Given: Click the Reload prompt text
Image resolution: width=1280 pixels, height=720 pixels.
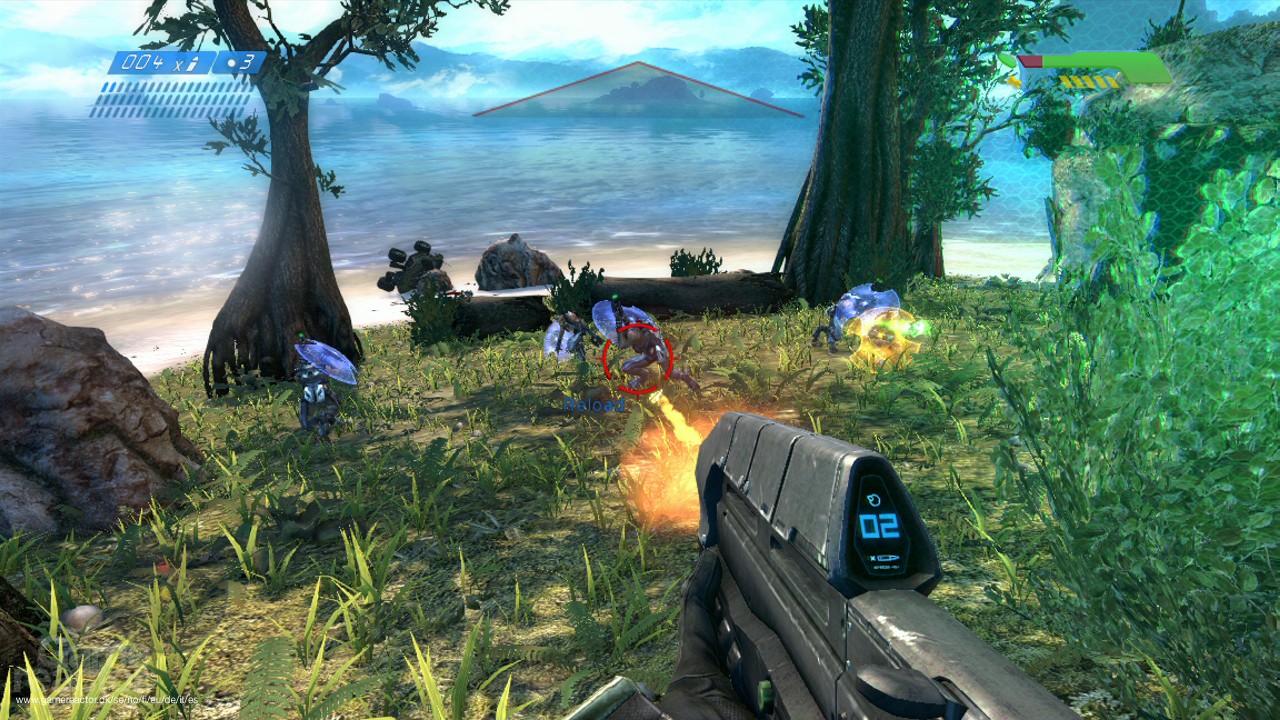Looking at the screenshot, I should tap(595, 405).
